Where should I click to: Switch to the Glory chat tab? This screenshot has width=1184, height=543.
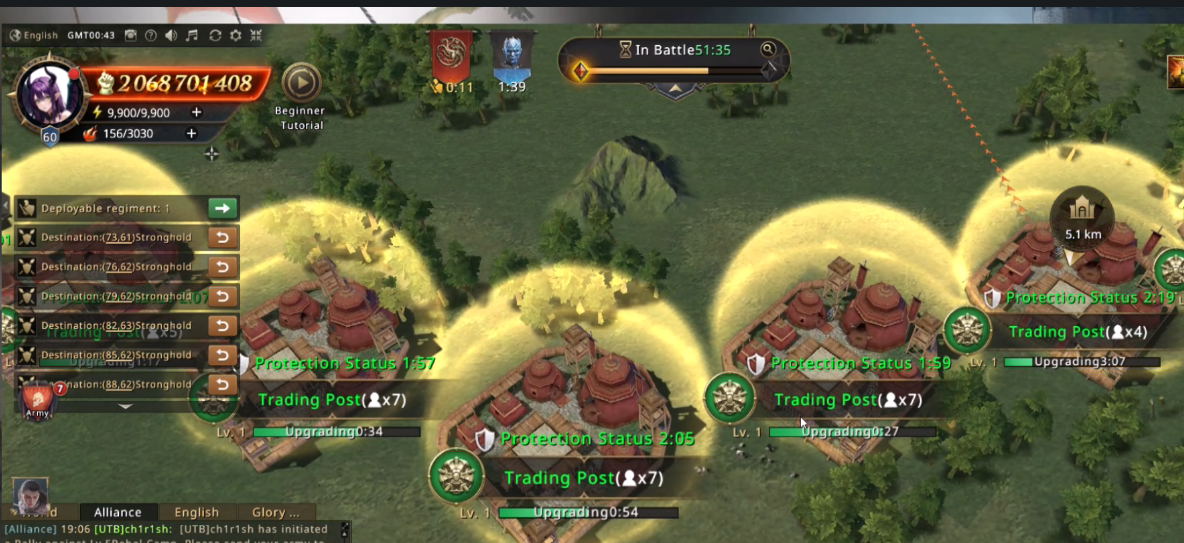click(x=275, y=512)
